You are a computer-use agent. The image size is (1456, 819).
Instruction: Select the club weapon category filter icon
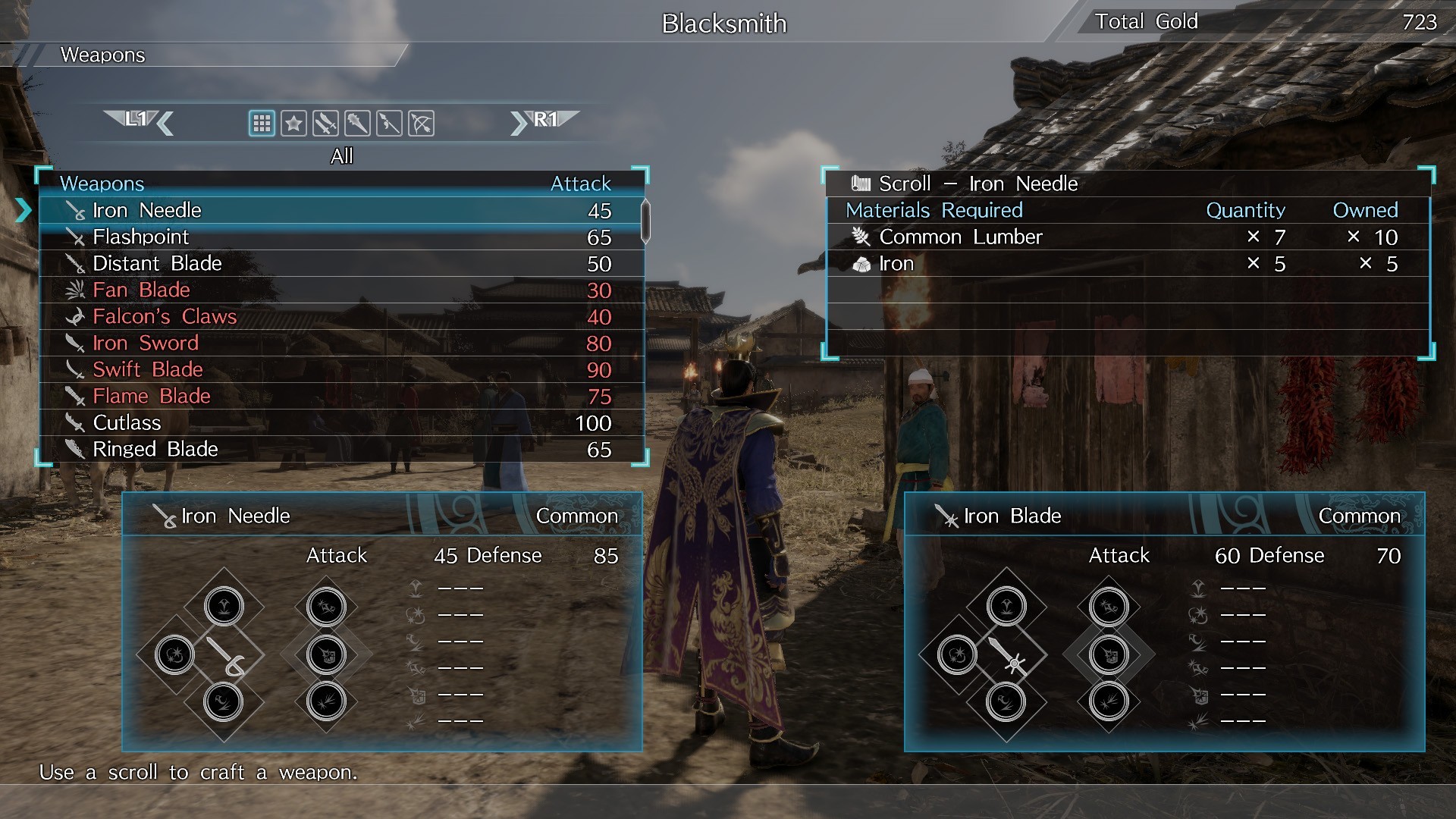357,124
